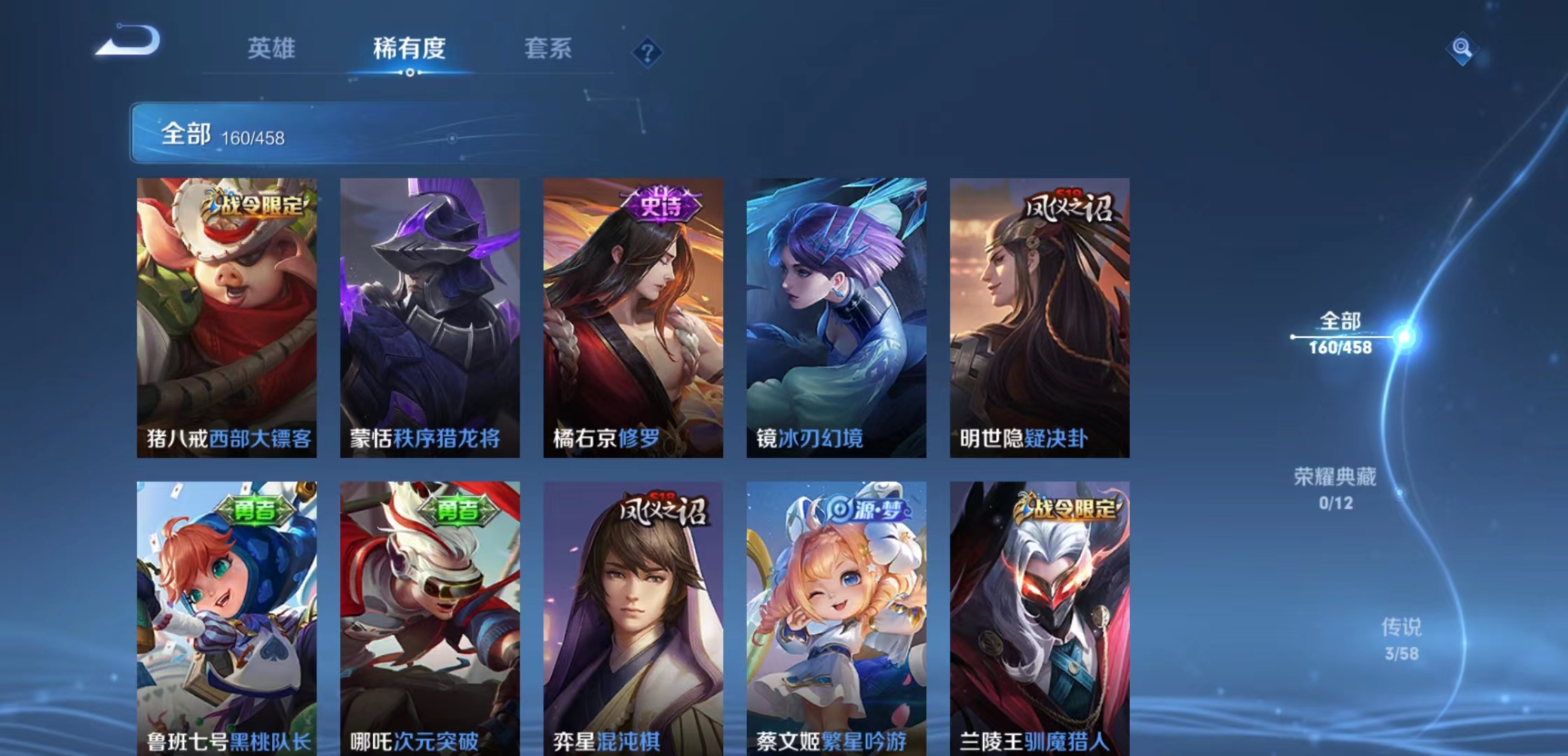Switch to the 套系 tab
Viewport: 1568px width, 756px height.
pos(549,49)
